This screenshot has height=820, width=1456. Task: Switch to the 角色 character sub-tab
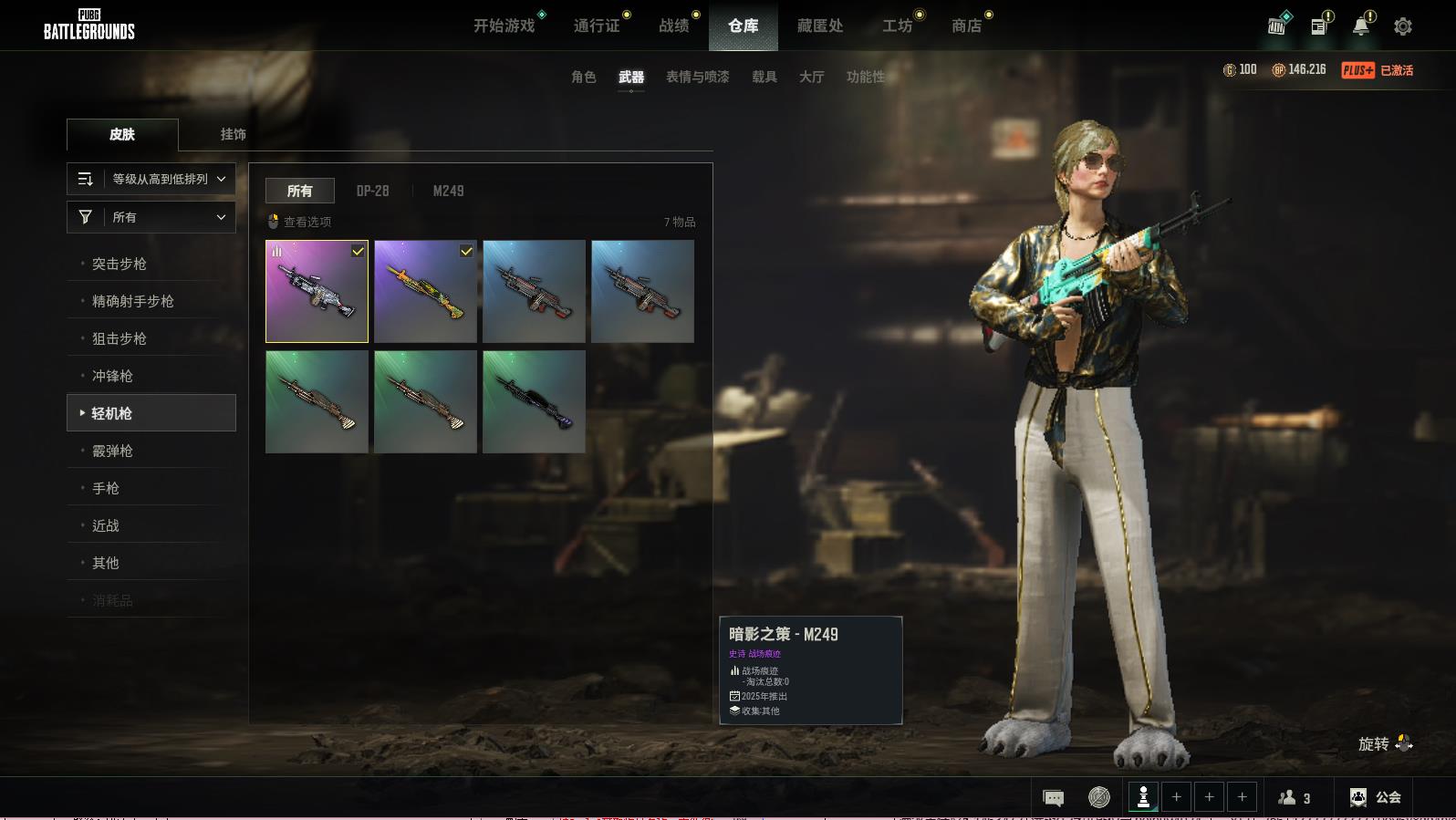(x=583, y=77)
